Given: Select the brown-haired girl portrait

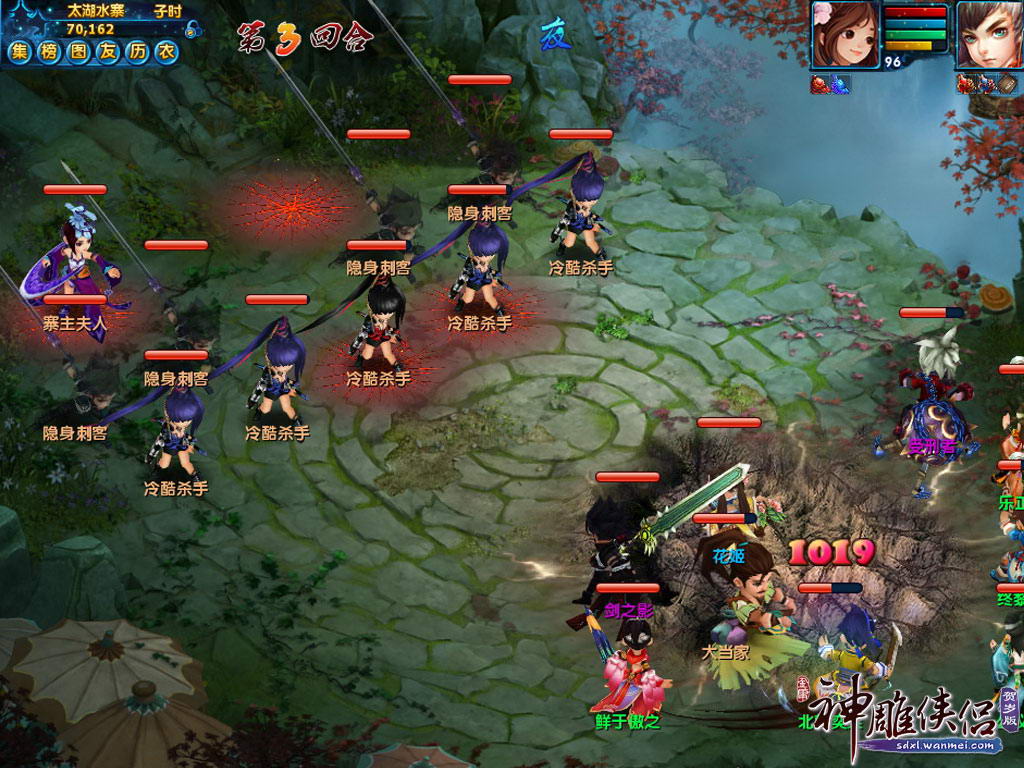Looking at the screenshot, I should 845,34.
